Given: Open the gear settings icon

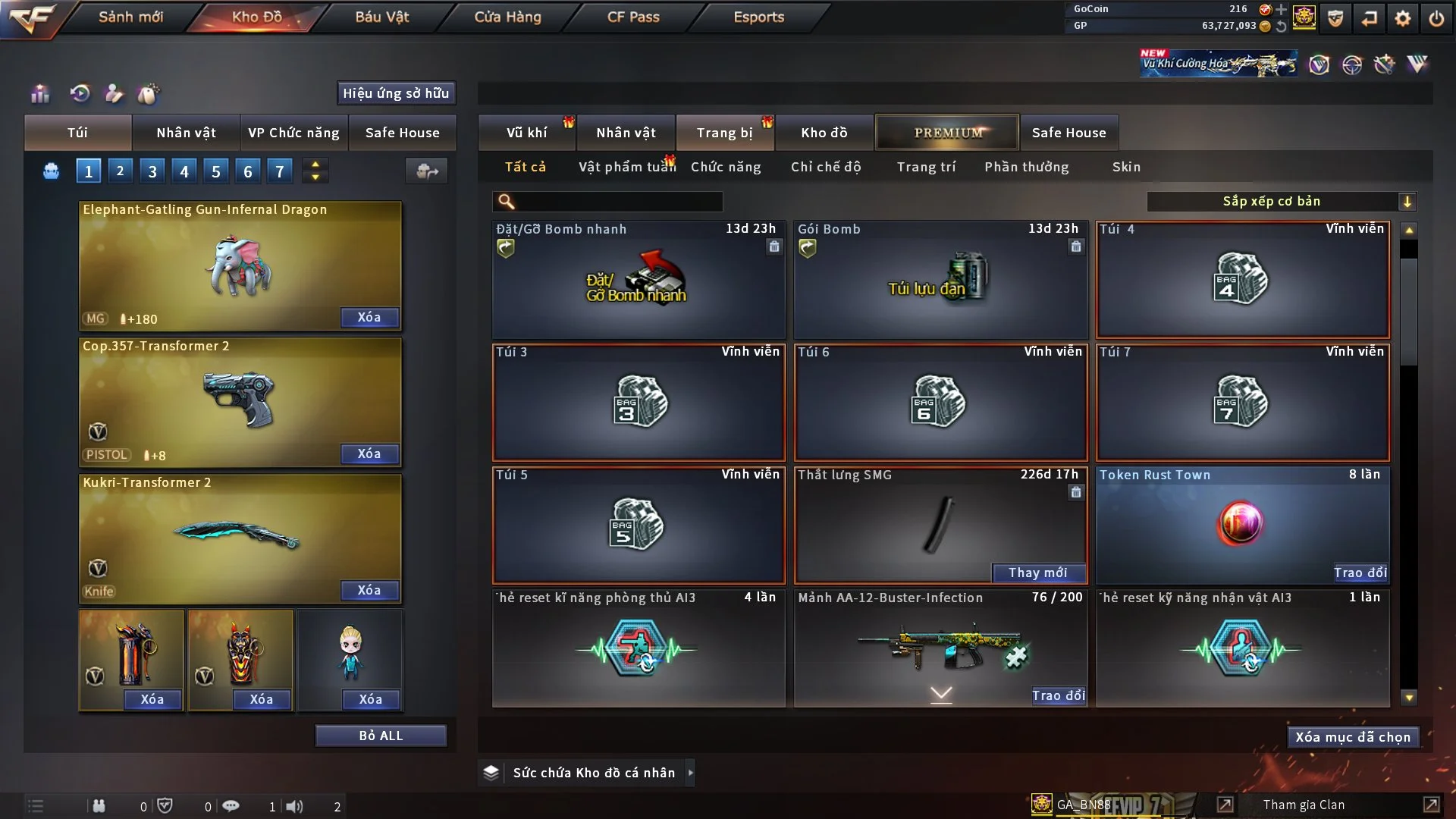Looking at the screenshot, I should (x=1403, y=18).
